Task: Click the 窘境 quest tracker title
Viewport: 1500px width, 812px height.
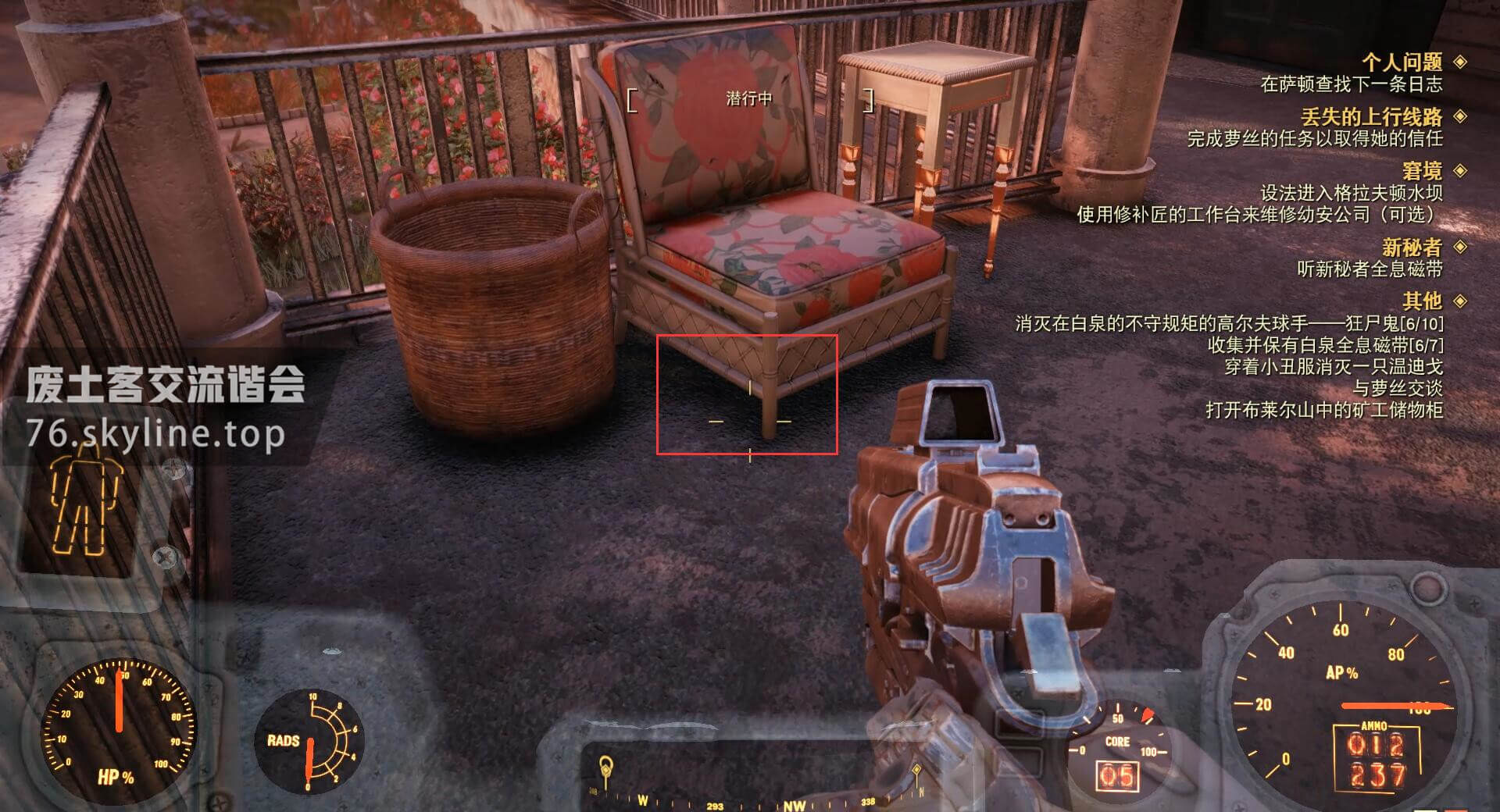Action: point(1422,171)
